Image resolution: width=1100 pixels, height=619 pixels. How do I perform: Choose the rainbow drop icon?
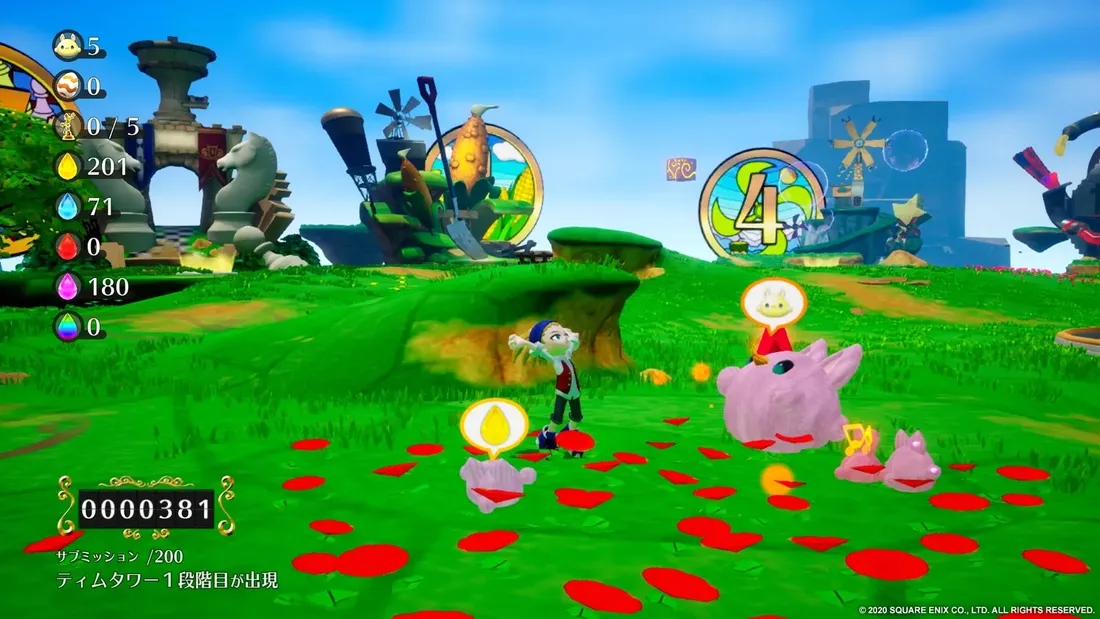pyautogui.click(x=68, y=327)
